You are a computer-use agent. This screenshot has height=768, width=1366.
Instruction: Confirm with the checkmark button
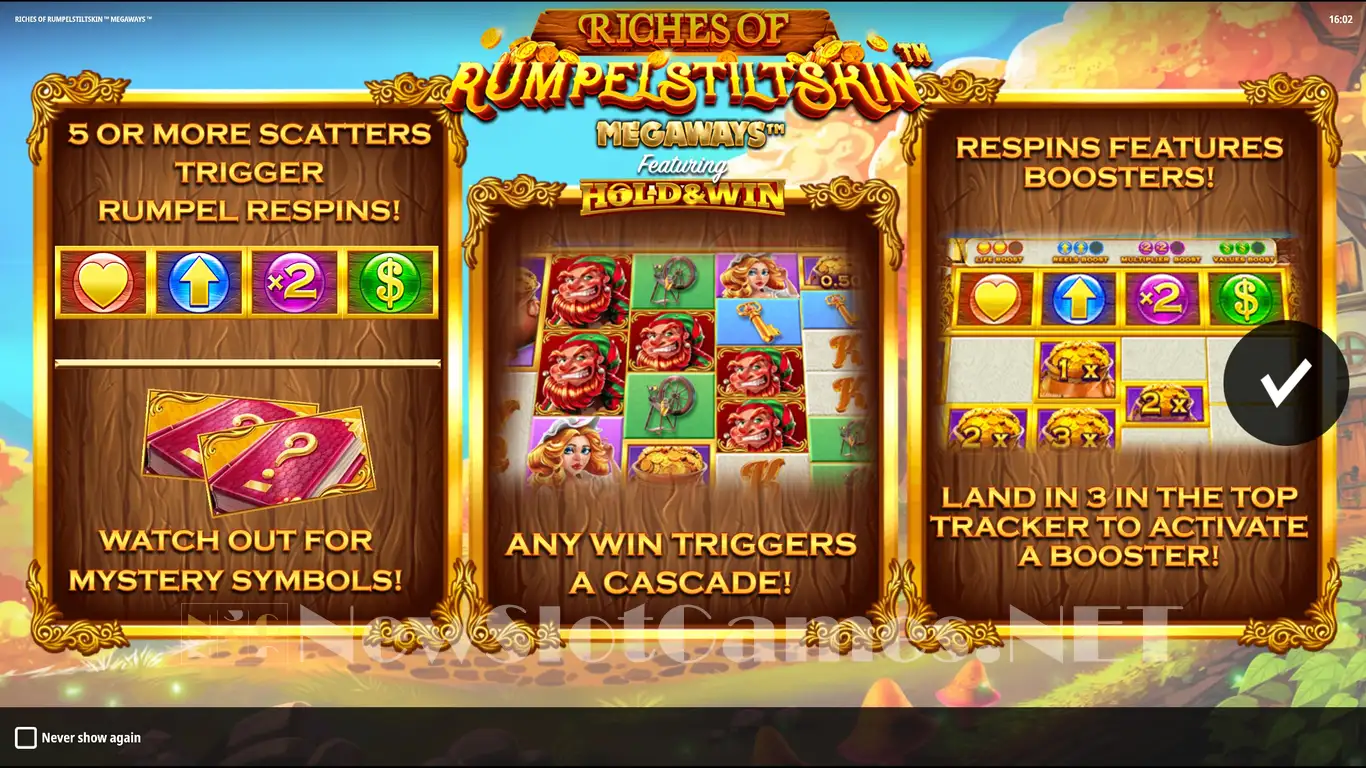[1285, 383]
